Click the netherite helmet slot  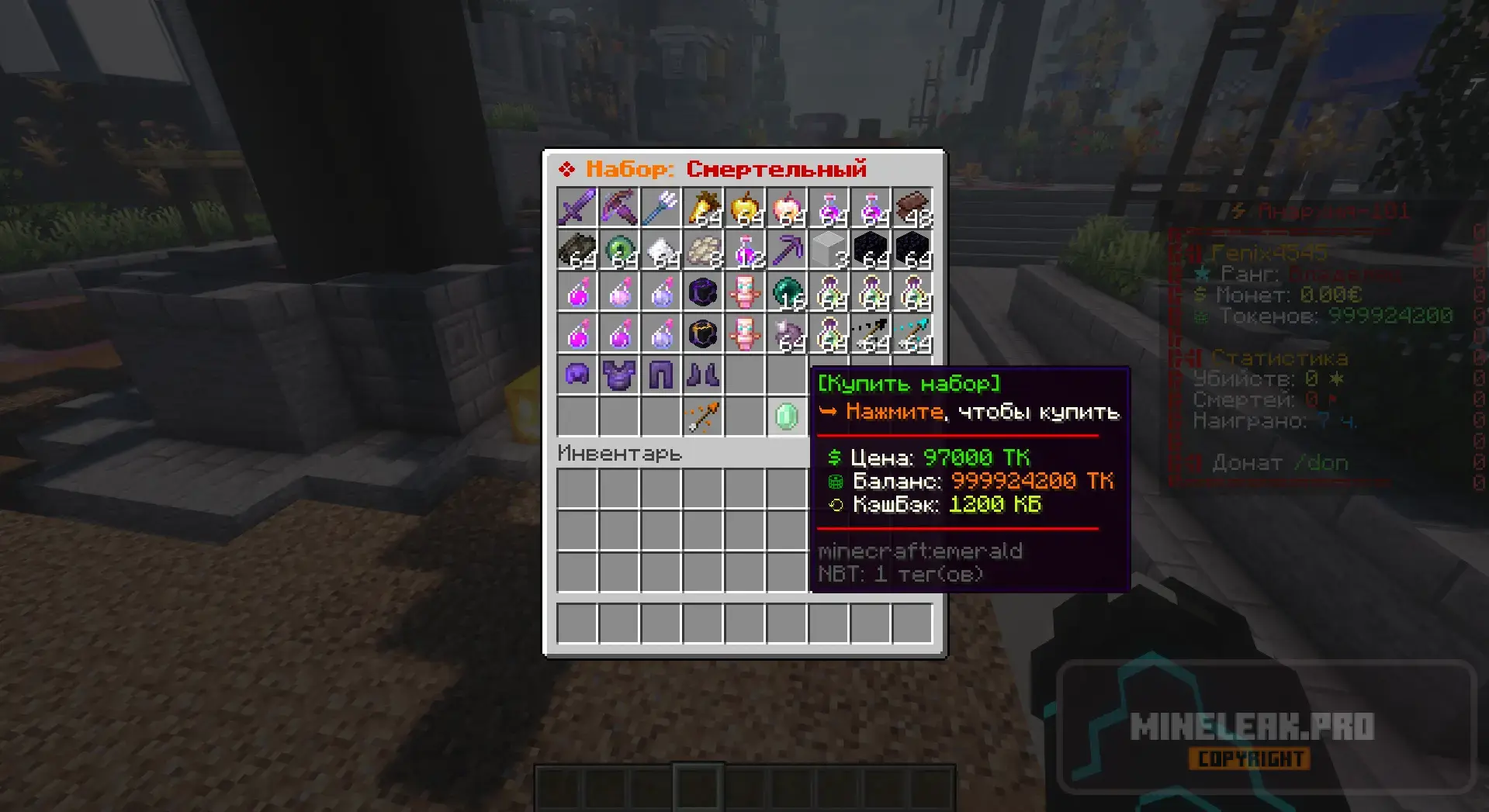pyautogui.click(x=577, y=375)
